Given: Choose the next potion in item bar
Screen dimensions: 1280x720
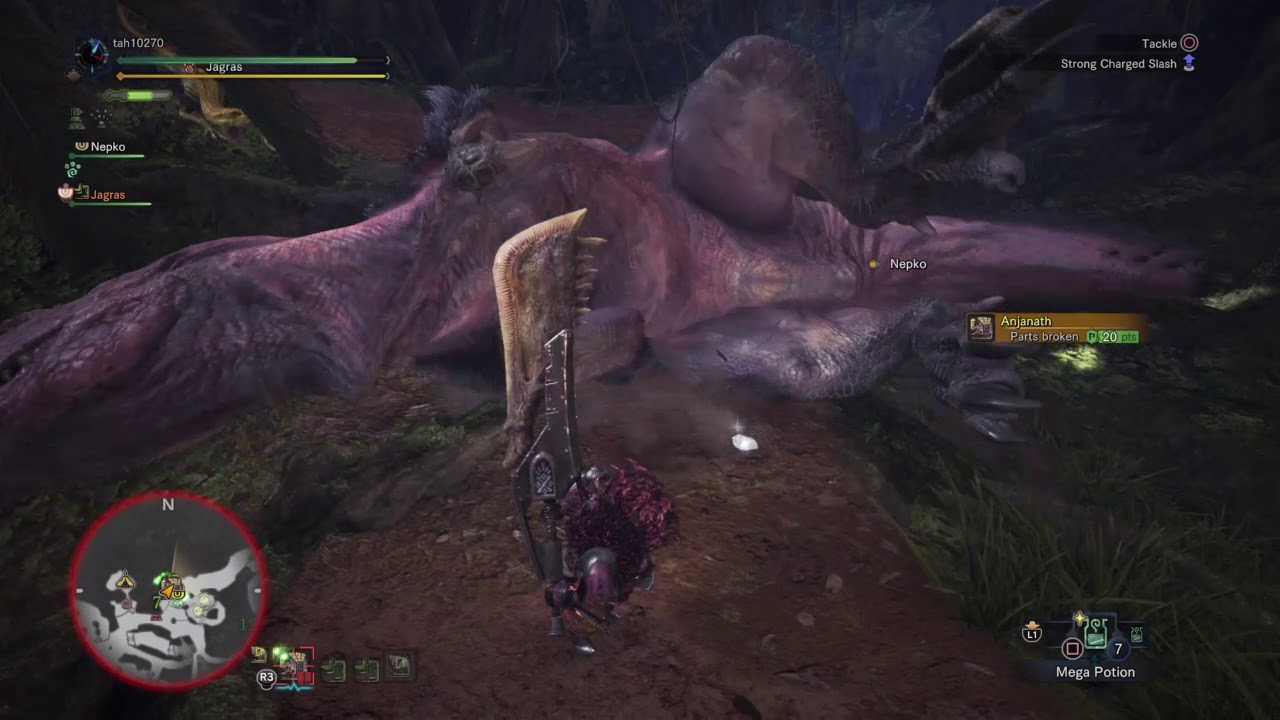Looking at the screenshot, I should pos(1137,634).
